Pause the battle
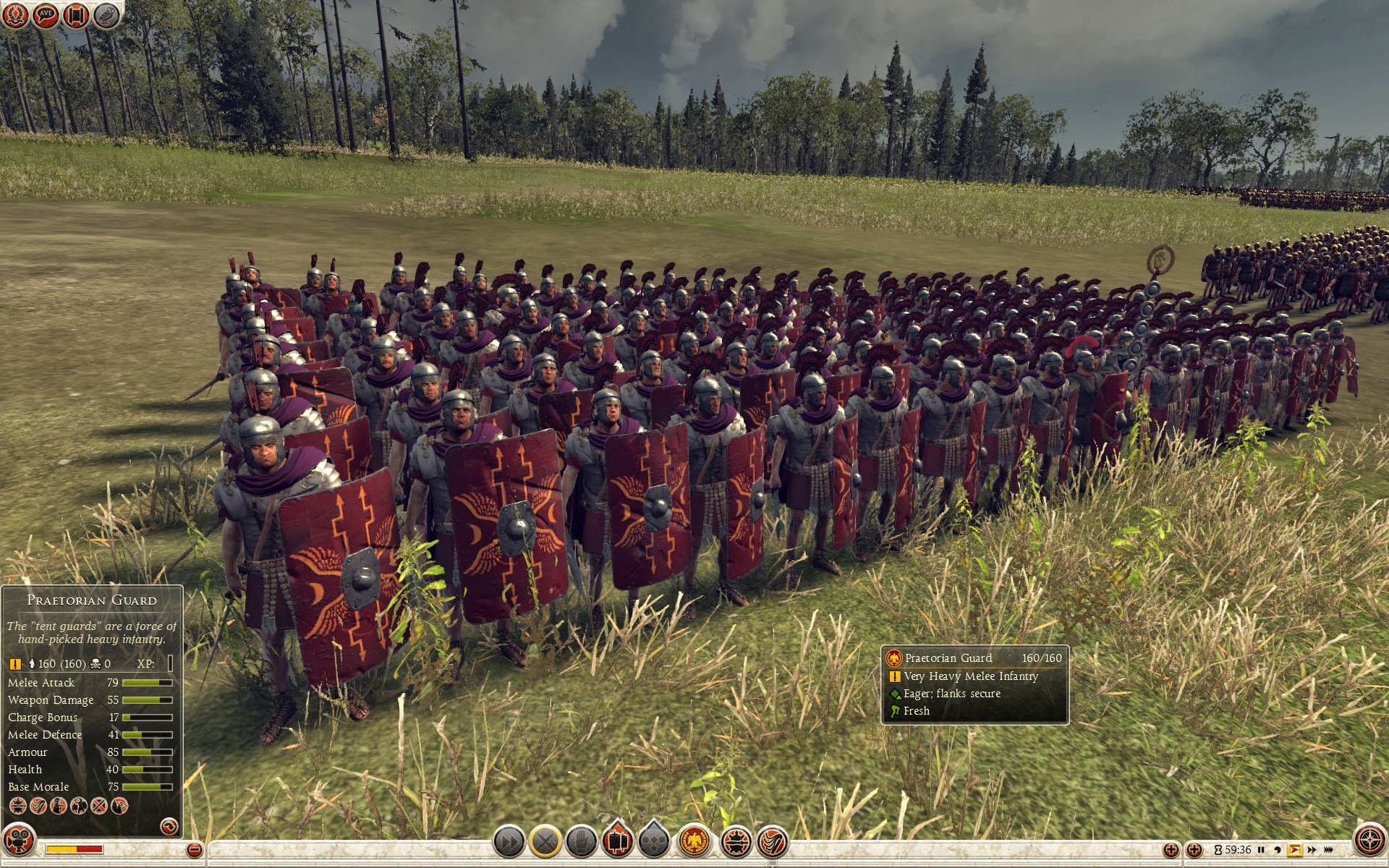The image size is (1389, 868). (1261, 850)
